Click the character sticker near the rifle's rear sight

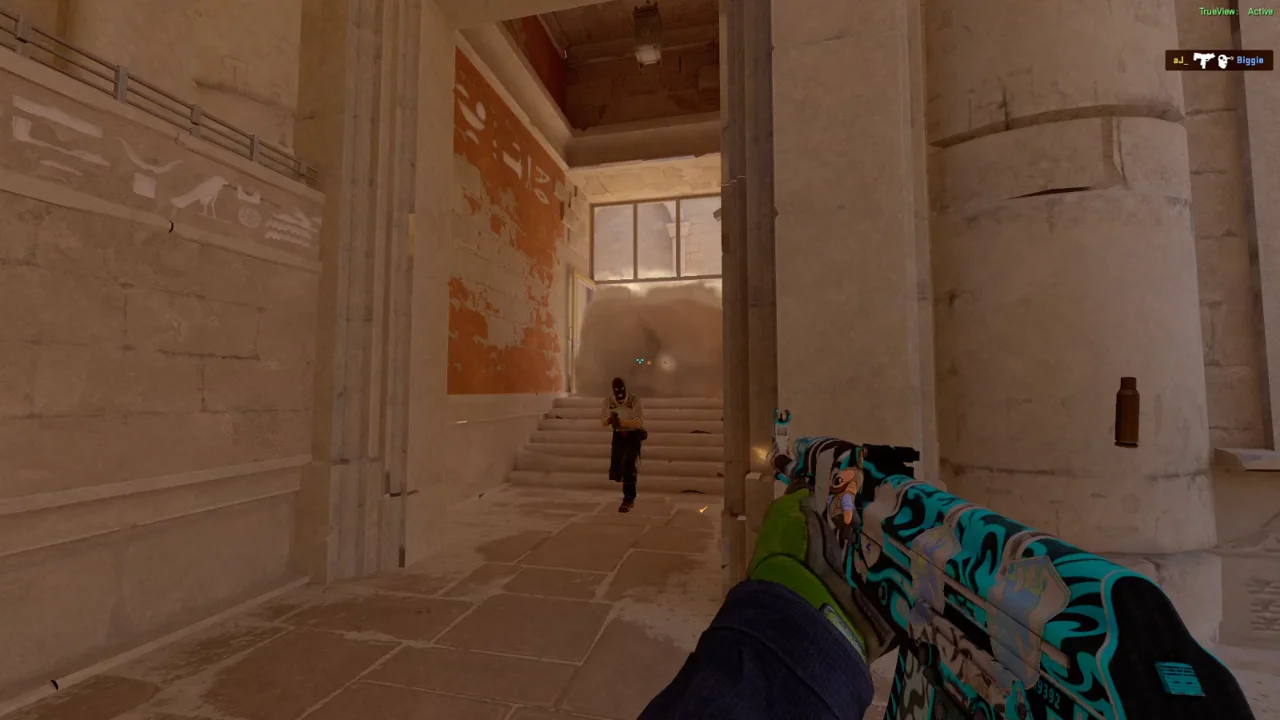coord(845,490)
